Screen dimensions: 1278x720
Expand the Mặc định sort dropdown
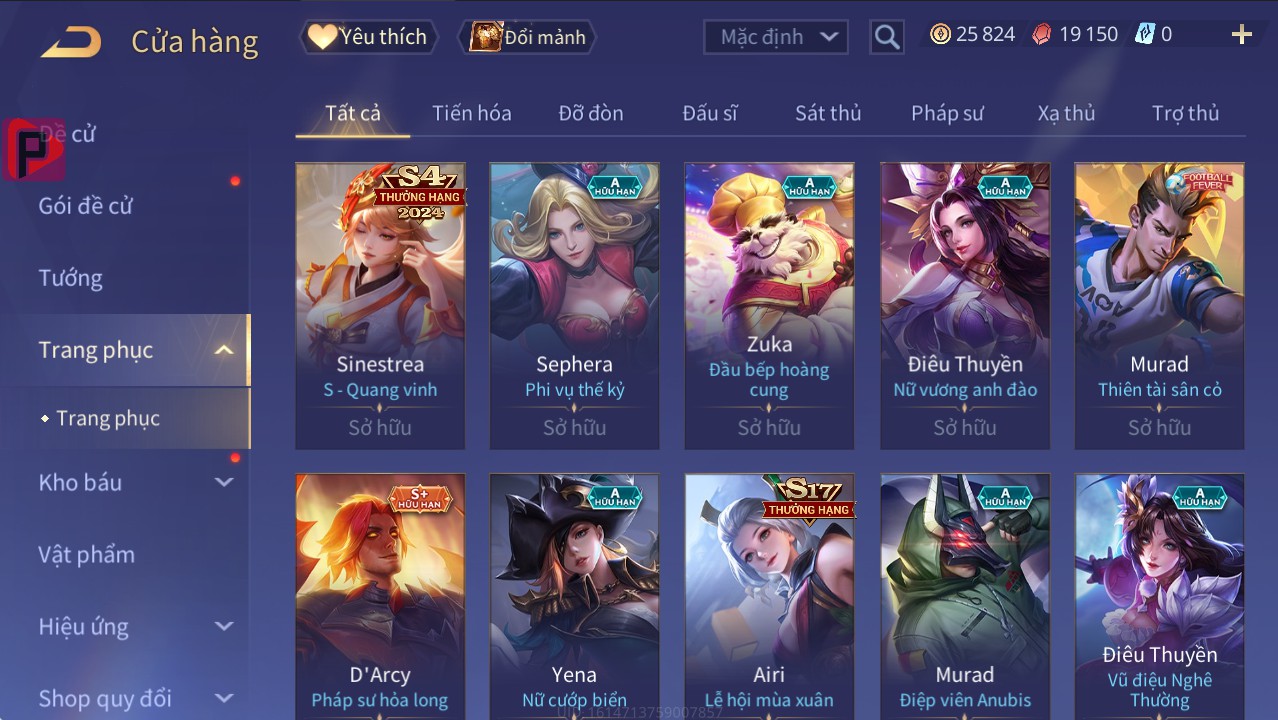coord(776,37)
